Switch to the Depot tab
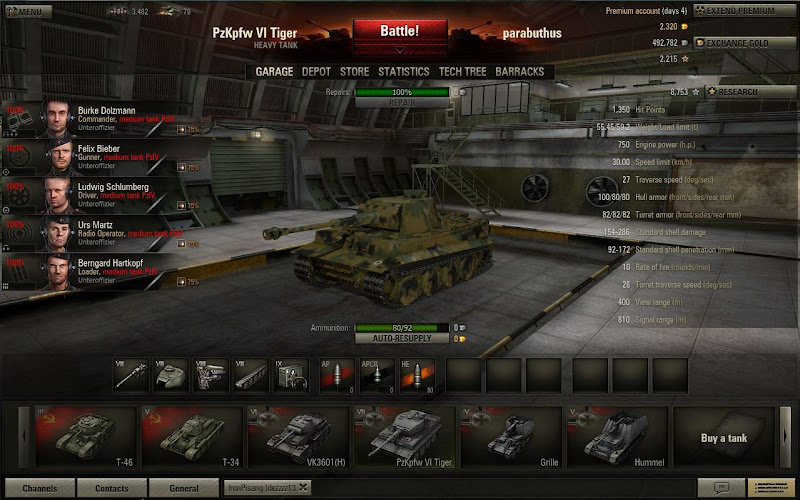The width and height of the screenshot is (800, 500). click(316, 72)
